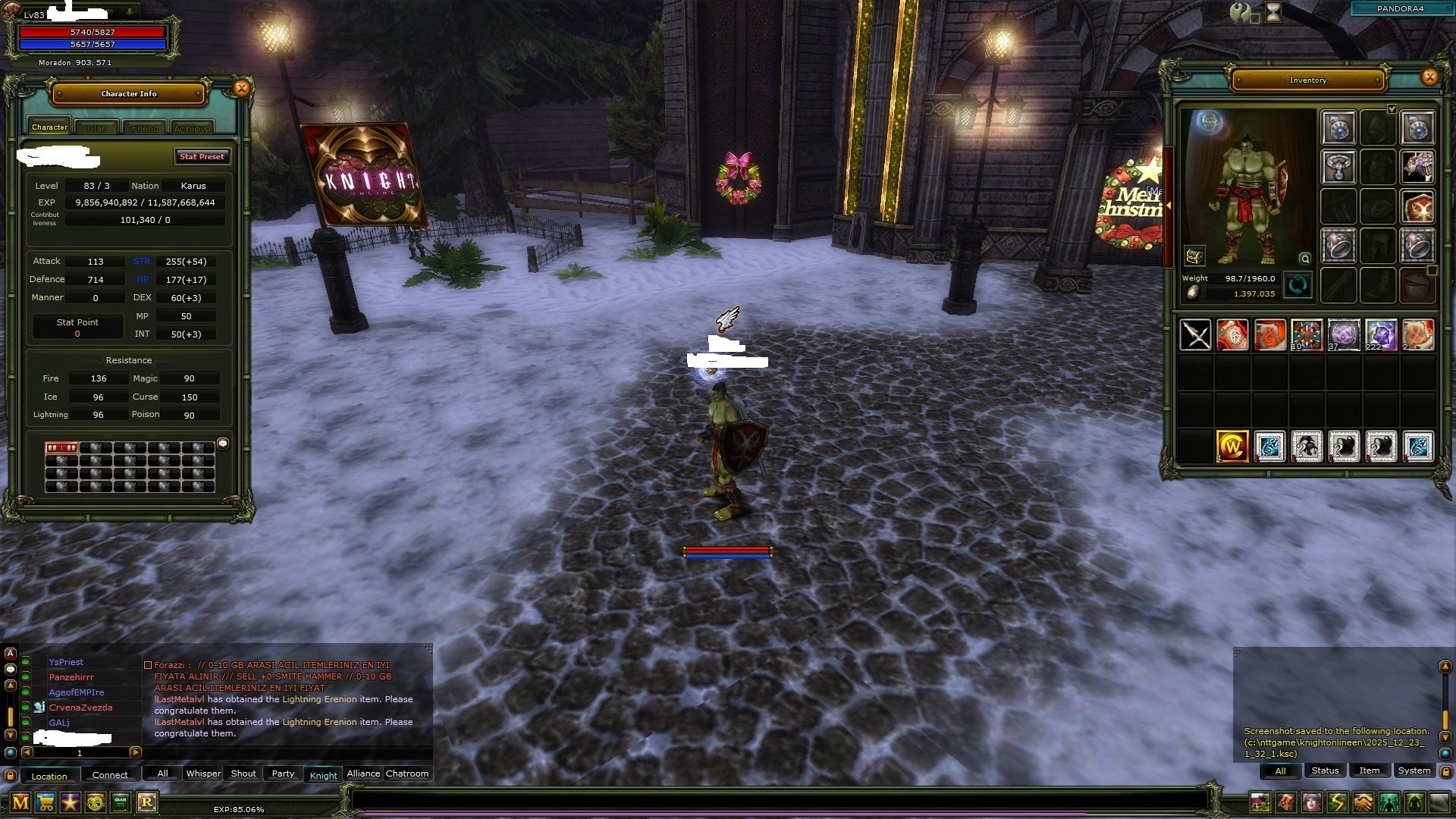Viewport: 1456px width, 819px height.
Task: Show the System message log tab
Action: click(1414, 770)
